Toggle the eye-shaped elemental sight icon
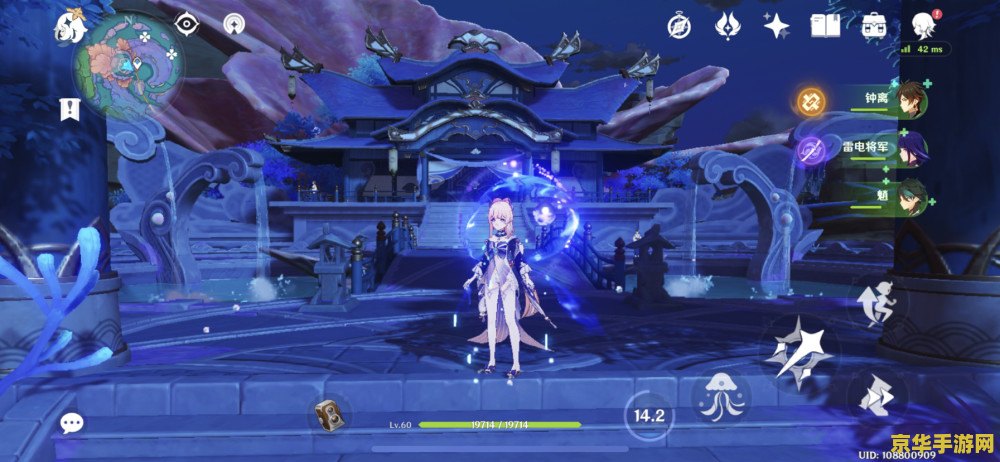The image size is (1000, 462). (x=187, y=24)
